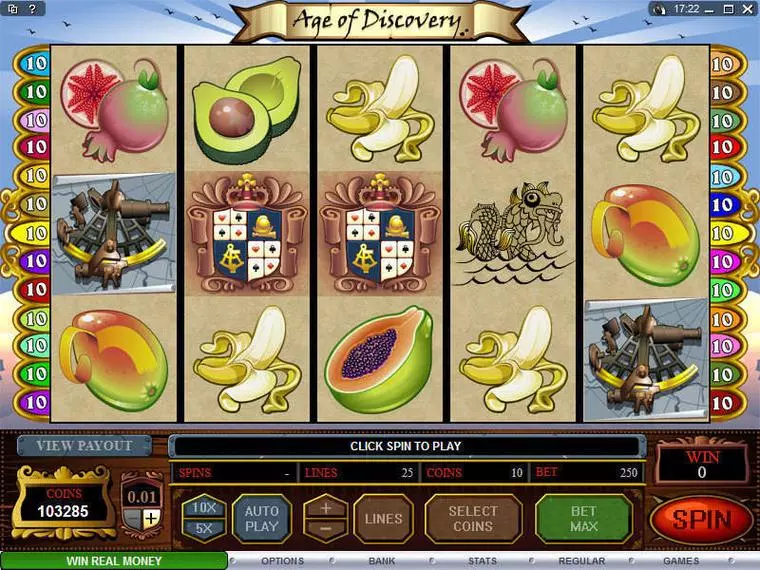The height and width of the screenshot is (570, 760).
Task: Minimize the game window
Action: (x=711, y=9)
